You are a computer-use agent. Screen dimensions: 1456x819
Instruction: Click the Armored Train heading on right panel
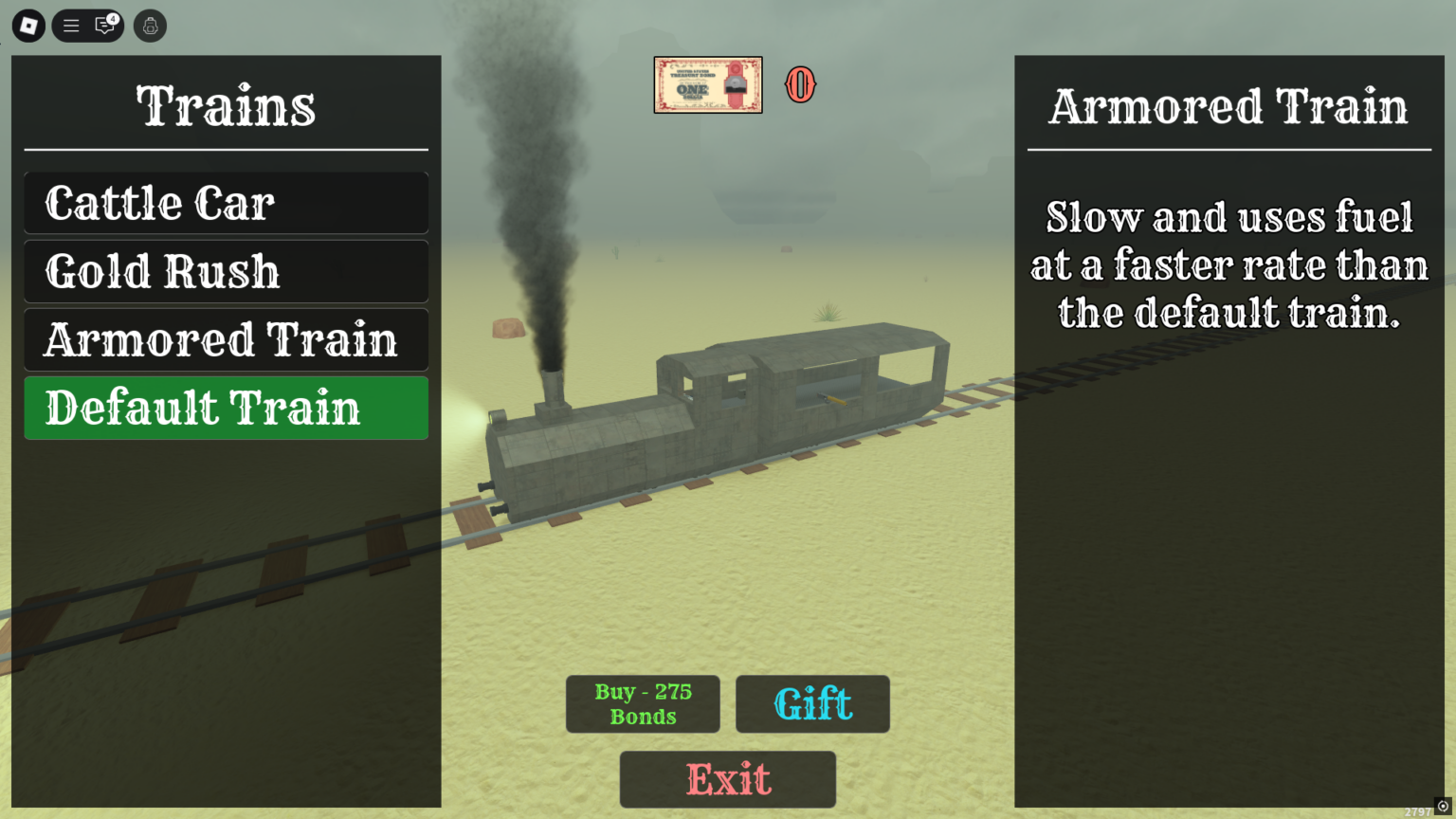(x=1228, y=106)
